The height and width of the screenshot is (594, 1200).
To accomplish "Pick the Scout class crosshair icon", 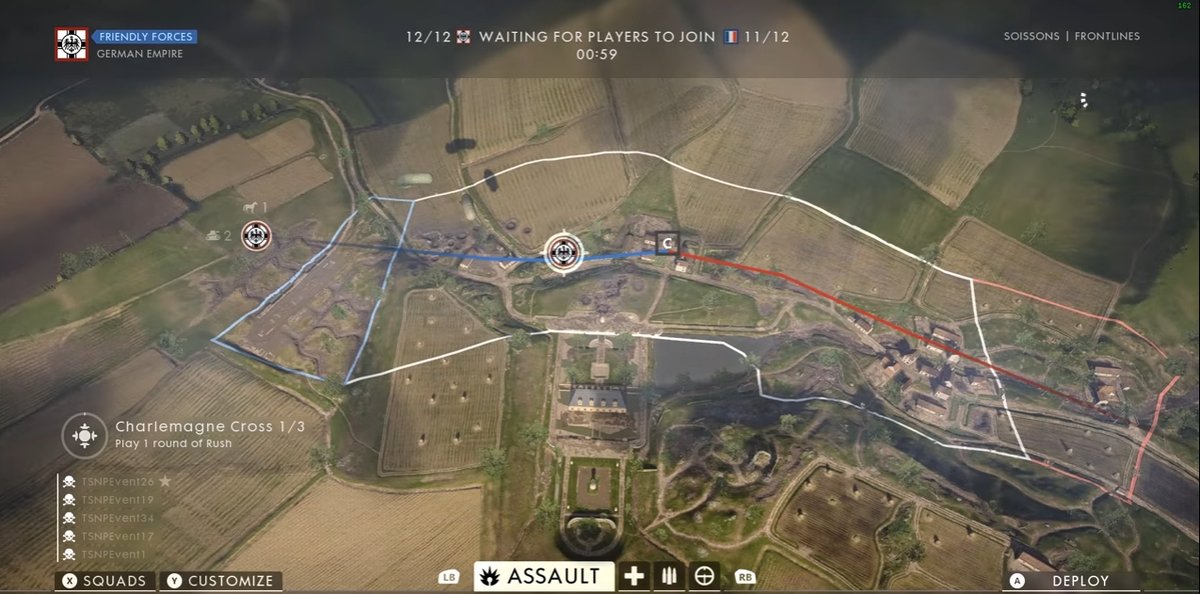I will 705,576.
